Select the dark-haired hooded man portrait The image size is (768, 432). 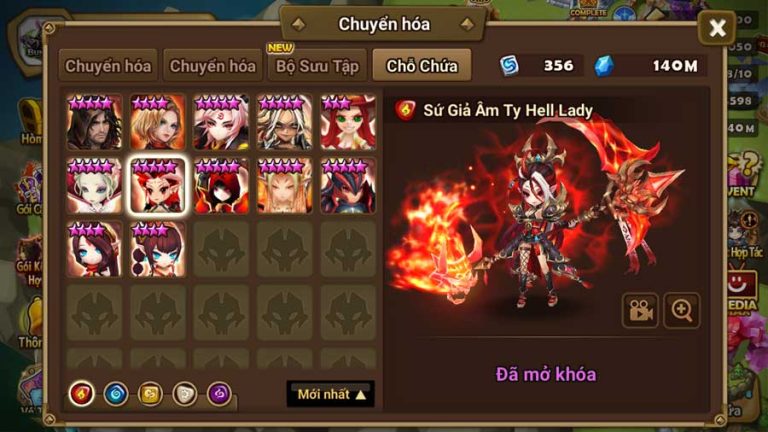(x=95, y=123)
